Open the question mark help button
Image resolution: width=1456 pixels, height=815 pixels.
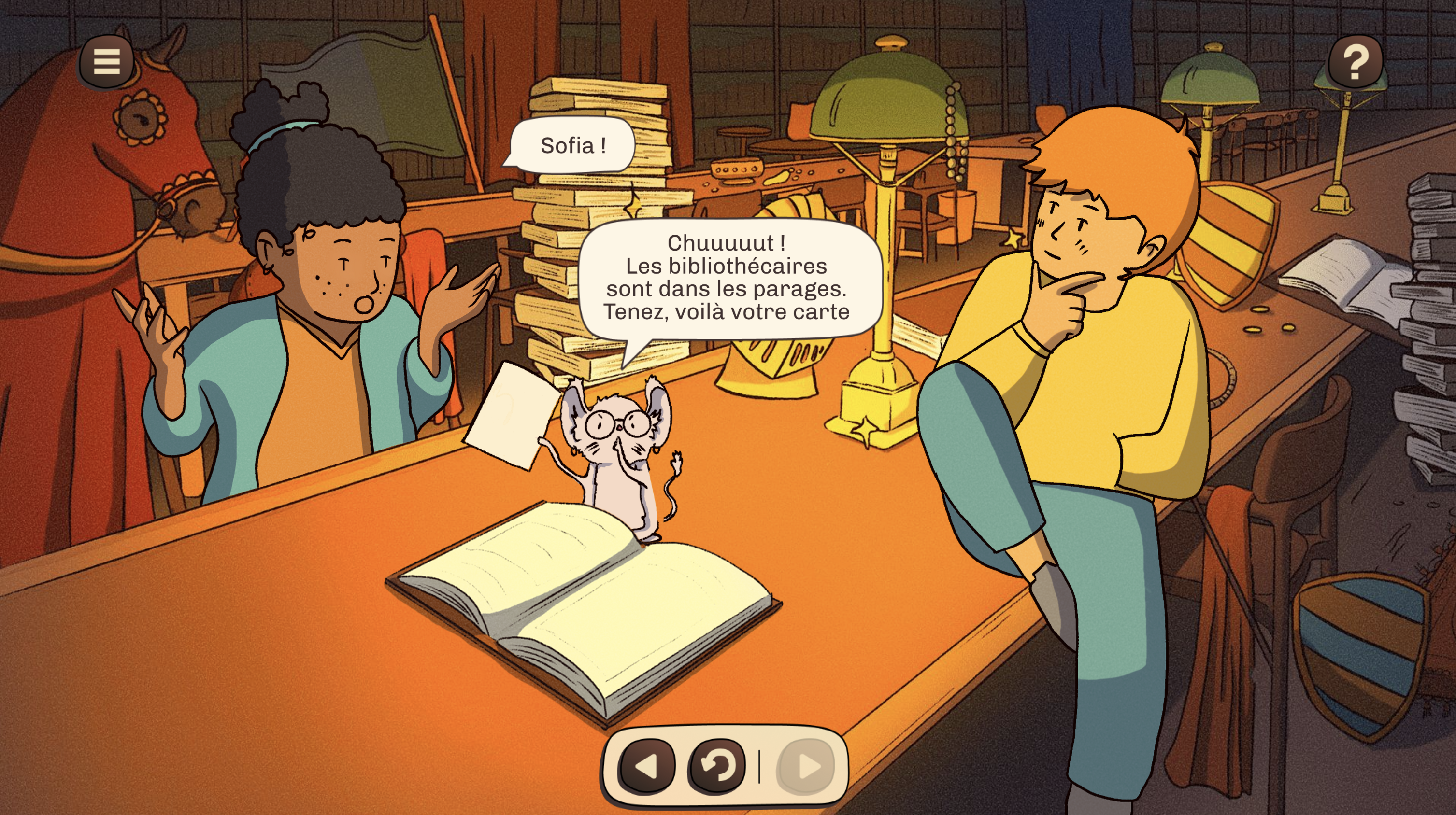[x=1356, y=61]
